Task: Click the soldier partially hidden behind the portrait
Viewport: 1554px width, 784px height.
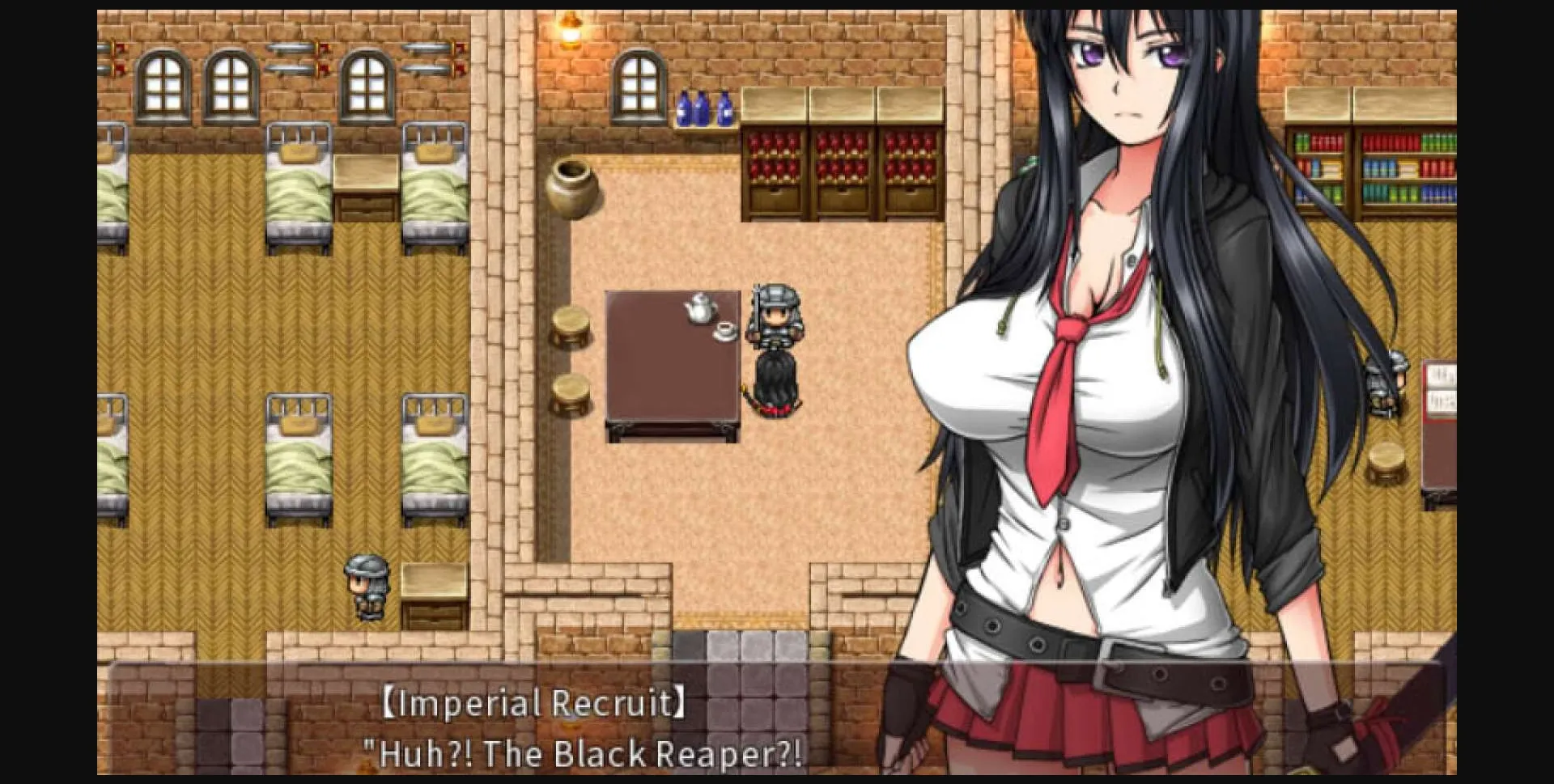Action: pyautogui.click(x=1393, y=379)
